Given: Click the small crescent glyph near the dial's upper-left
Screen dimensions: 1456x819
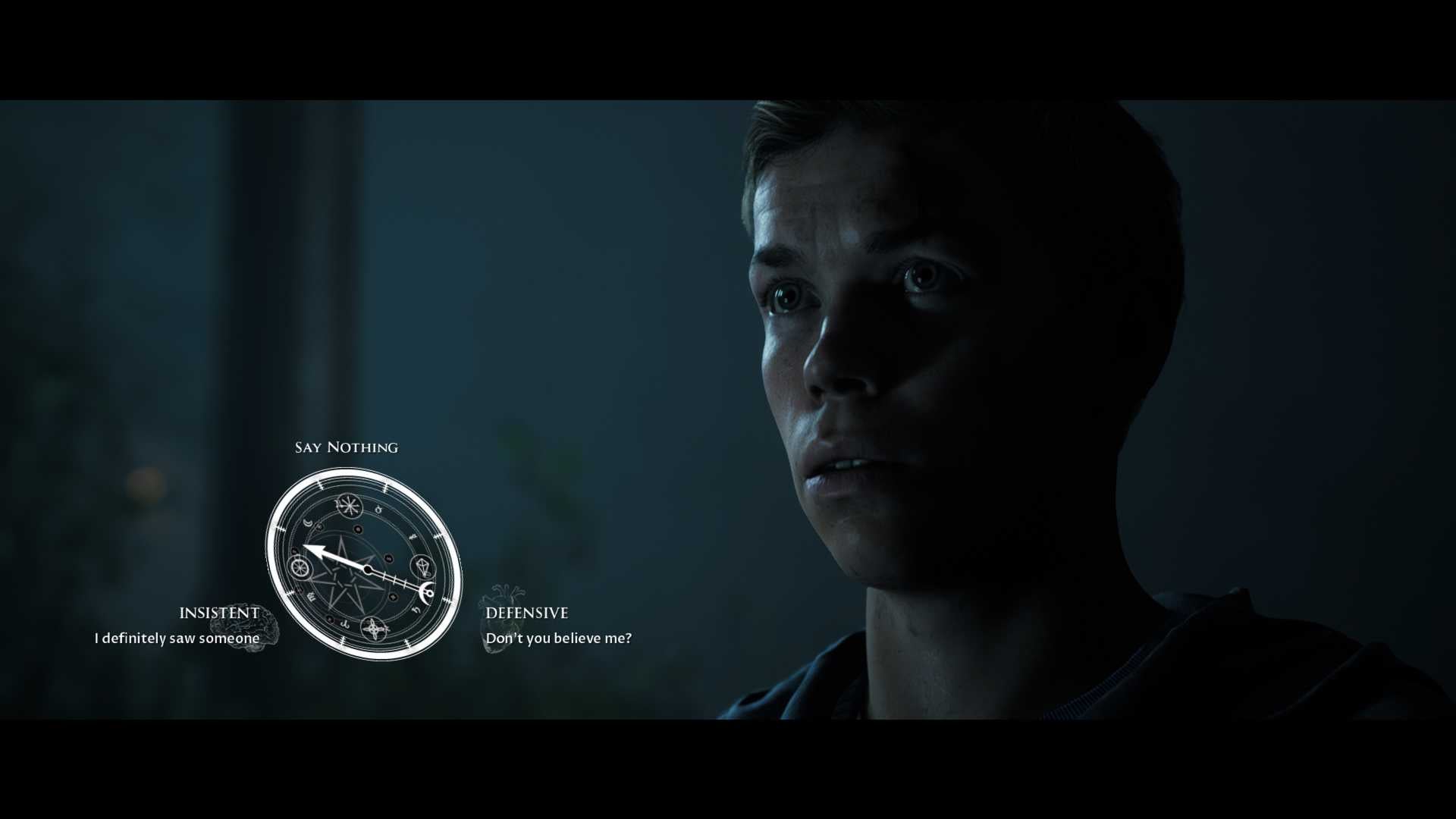Looking at the screenshot, I should (x=307, y=522).
